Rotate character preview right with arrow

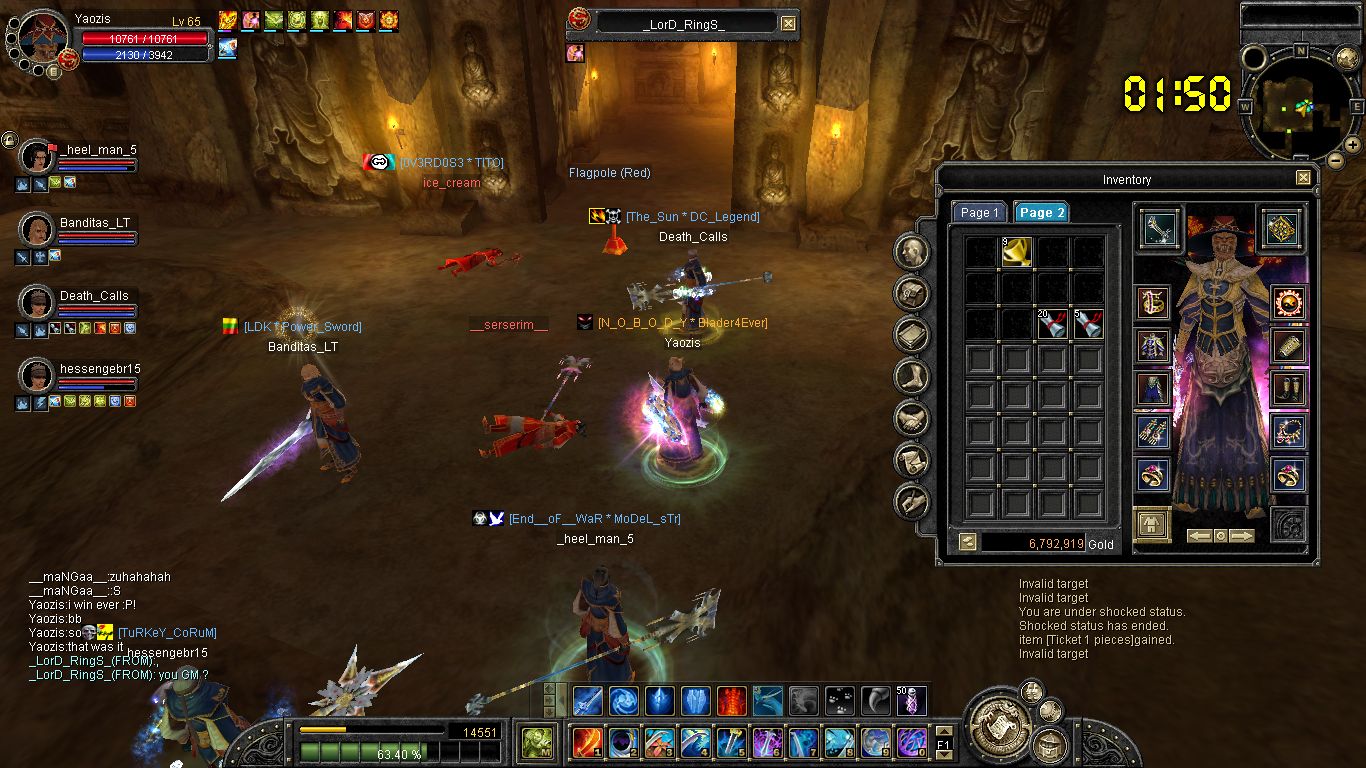(x=1243, y=536)
